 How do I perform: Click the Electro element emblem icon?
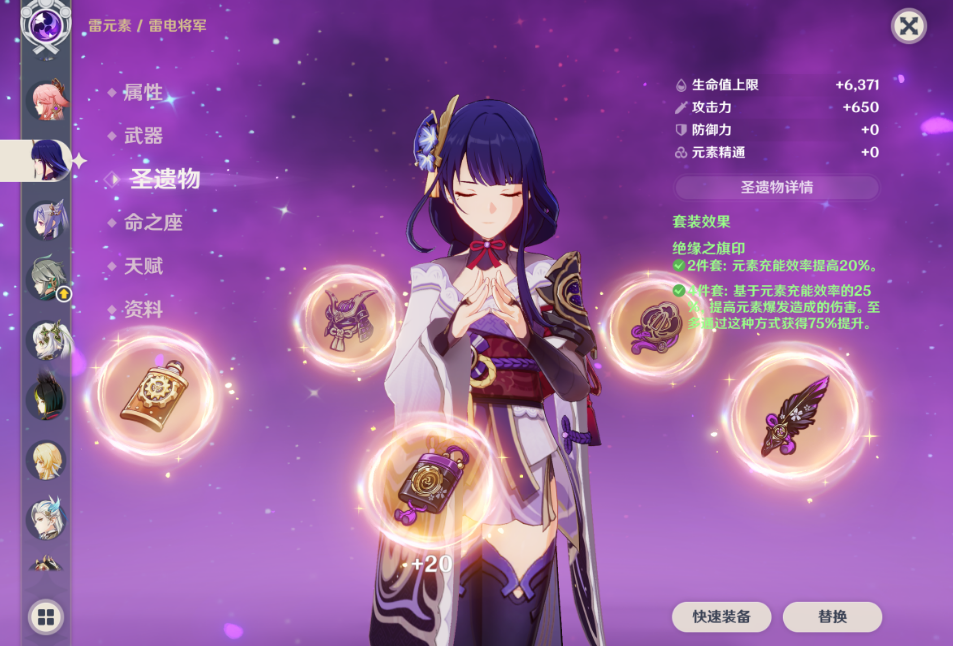pyautogui.click(x=46, y=24)
